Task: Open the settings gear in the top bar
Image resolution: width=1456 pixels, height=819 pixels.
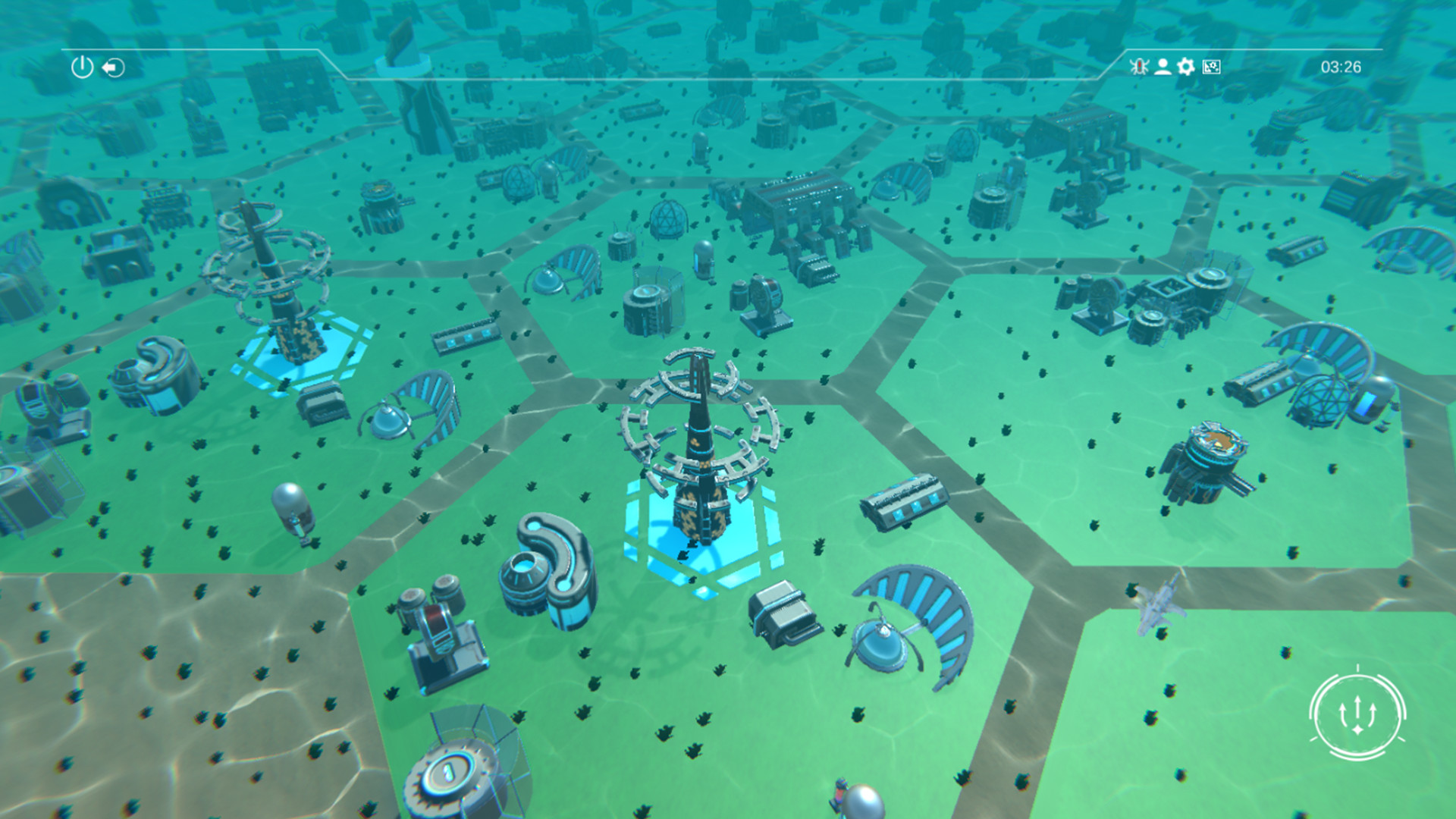Action: coord(1185,67)
